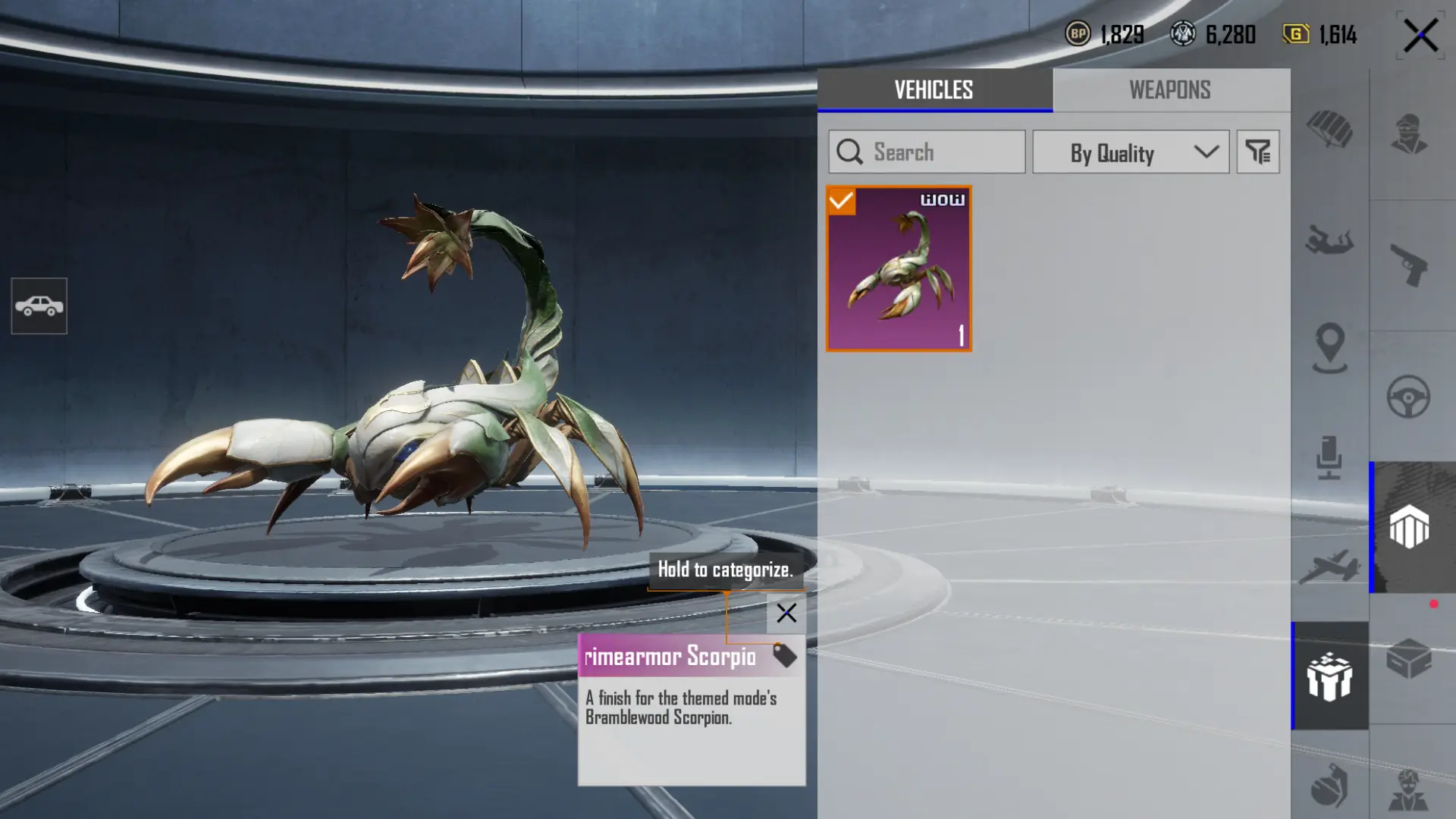The height and width of the screenshot is (819, 1456).
Task: Click the tag icon beside item name
Action: 785,656
